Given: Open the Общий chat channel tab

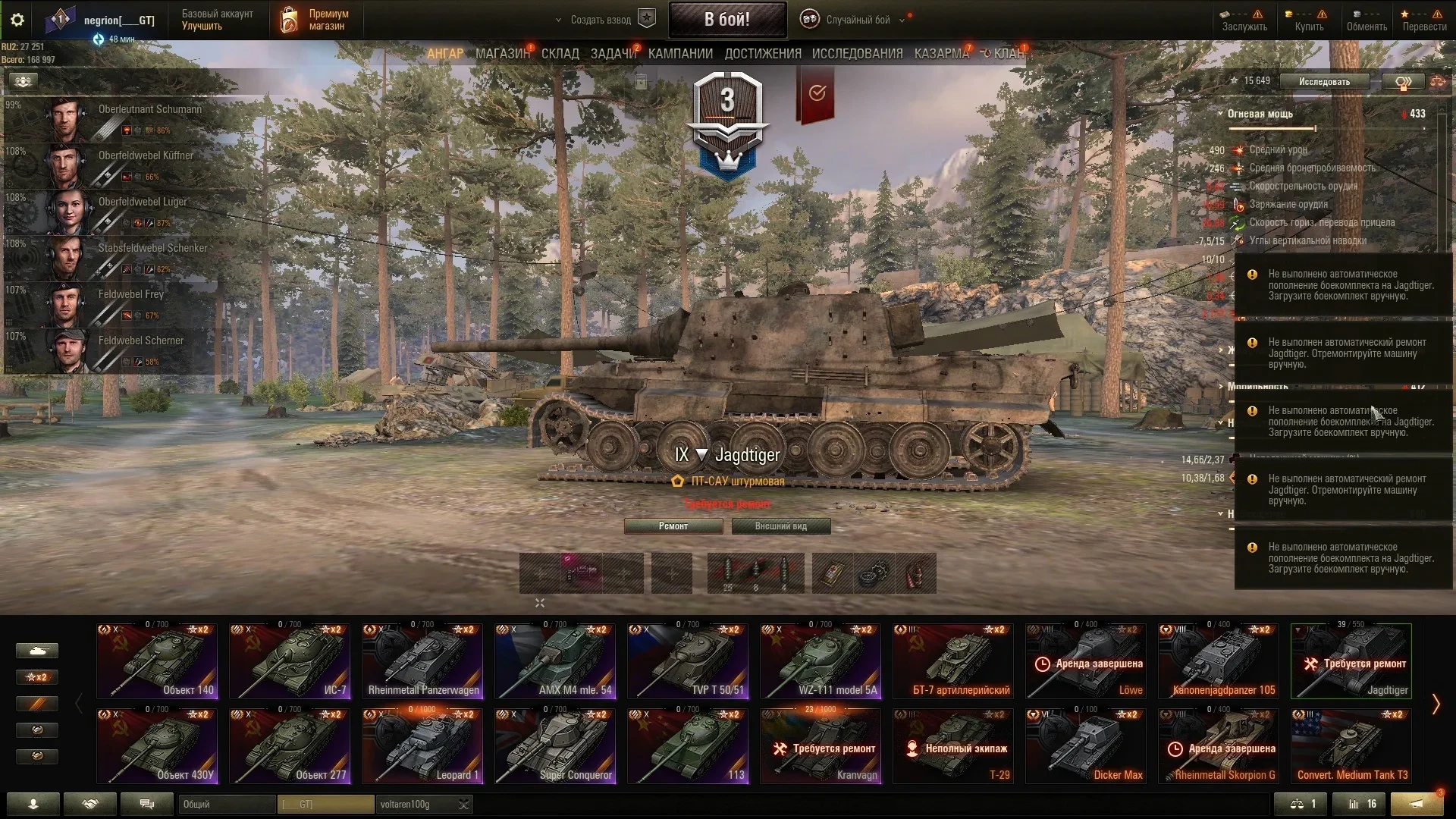Looking at the screenshot, I should [x=226, y=804].
